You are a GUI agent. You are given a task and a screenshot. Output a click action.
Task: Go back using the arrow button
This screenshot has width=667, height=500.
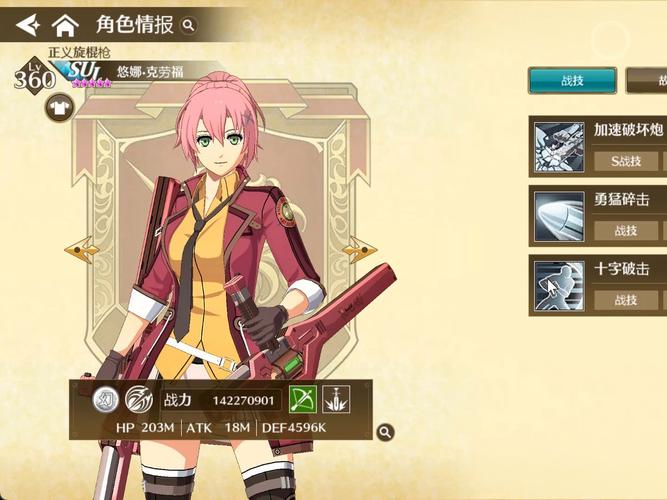(x=27, y=24)
